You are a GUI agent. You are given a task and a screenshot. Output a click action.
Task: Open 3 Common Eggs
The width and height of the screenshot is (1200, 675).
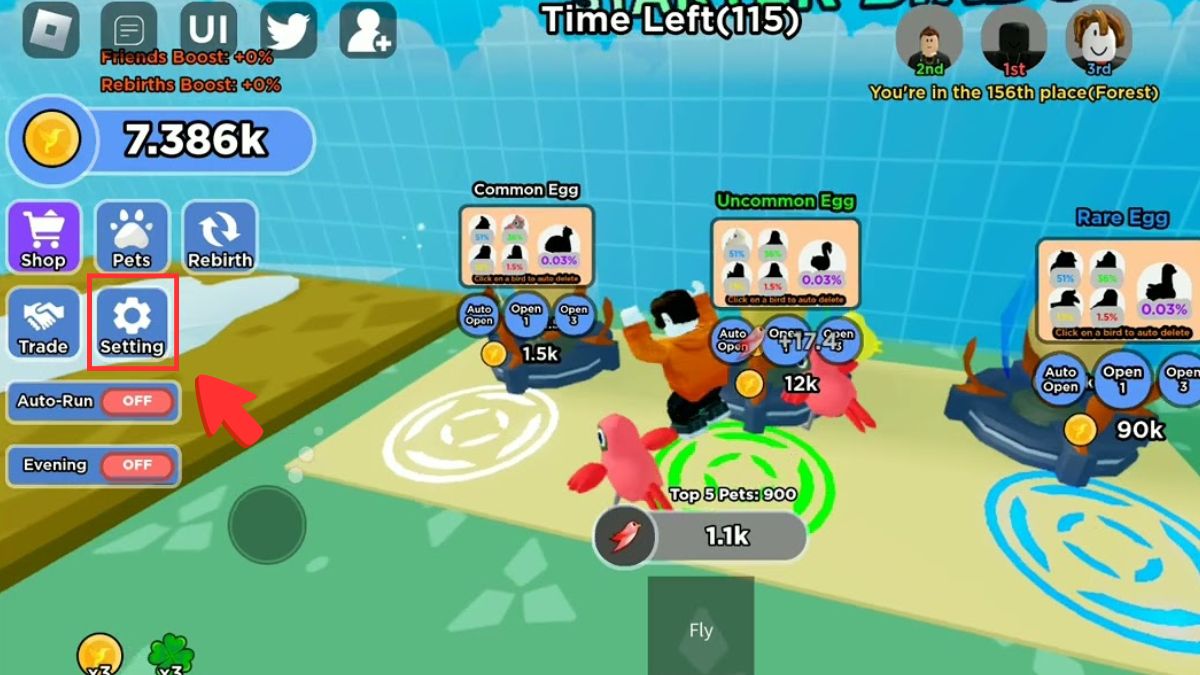574,314
